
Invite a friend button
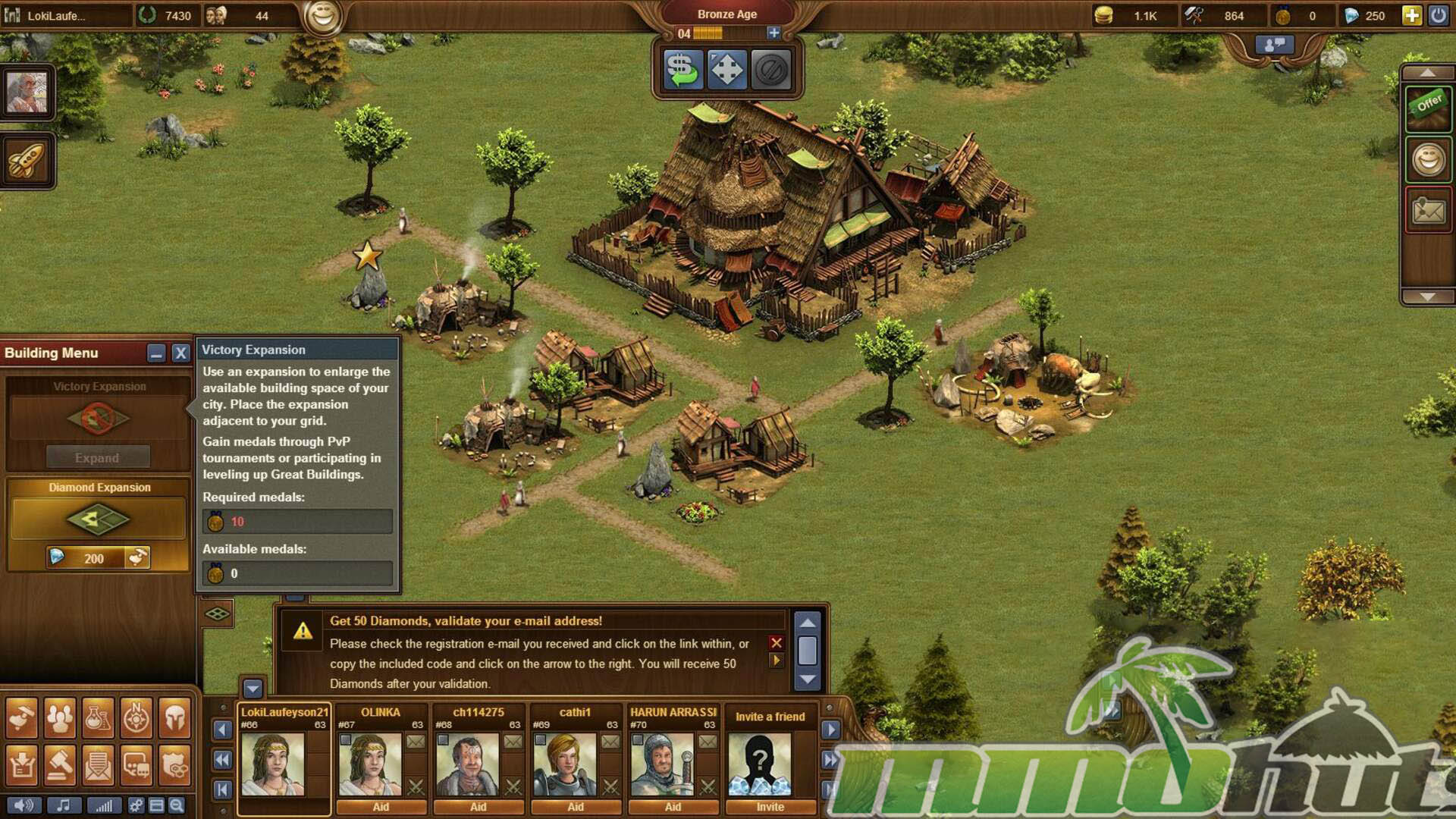coord(770,807)
